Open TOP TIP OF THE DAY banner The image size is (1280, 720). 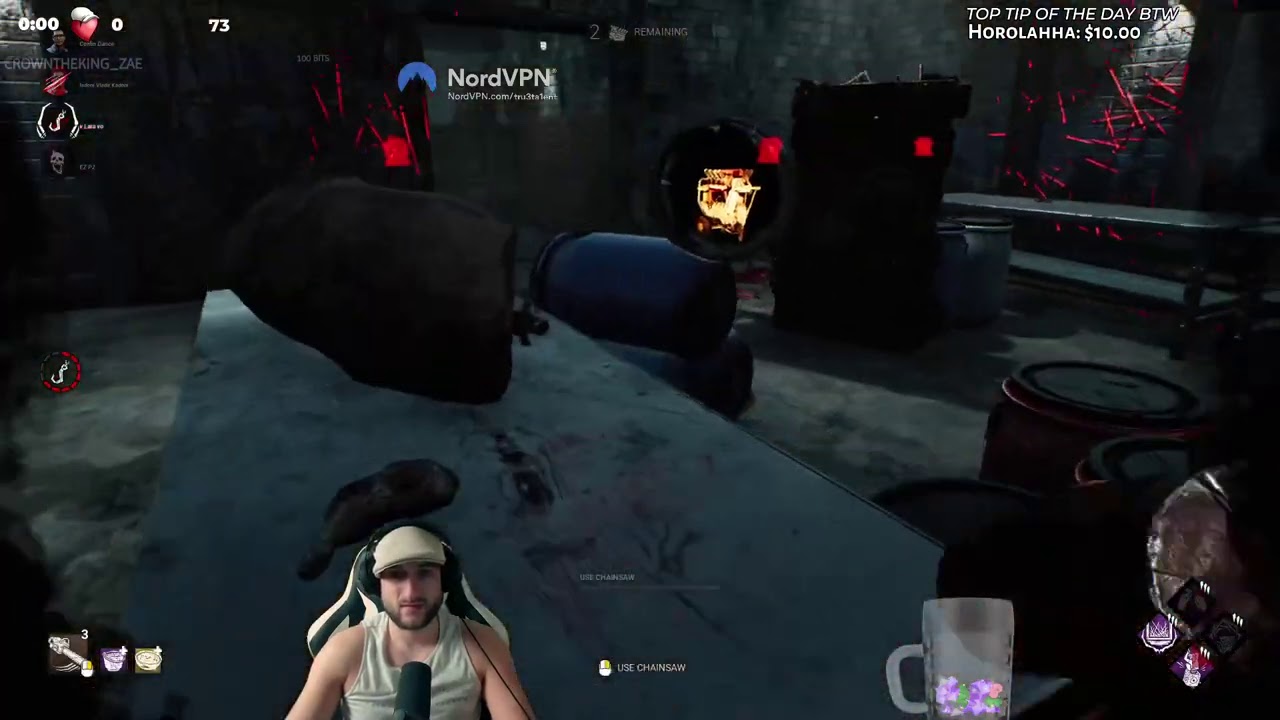point(1073,13)
